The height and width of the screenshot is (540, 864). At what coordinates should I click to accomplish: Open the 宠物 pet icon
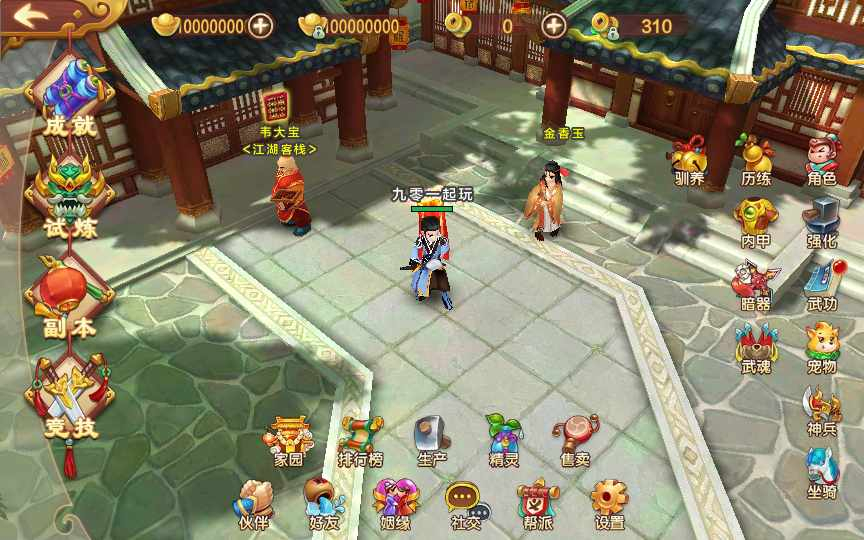coord(821,346)
